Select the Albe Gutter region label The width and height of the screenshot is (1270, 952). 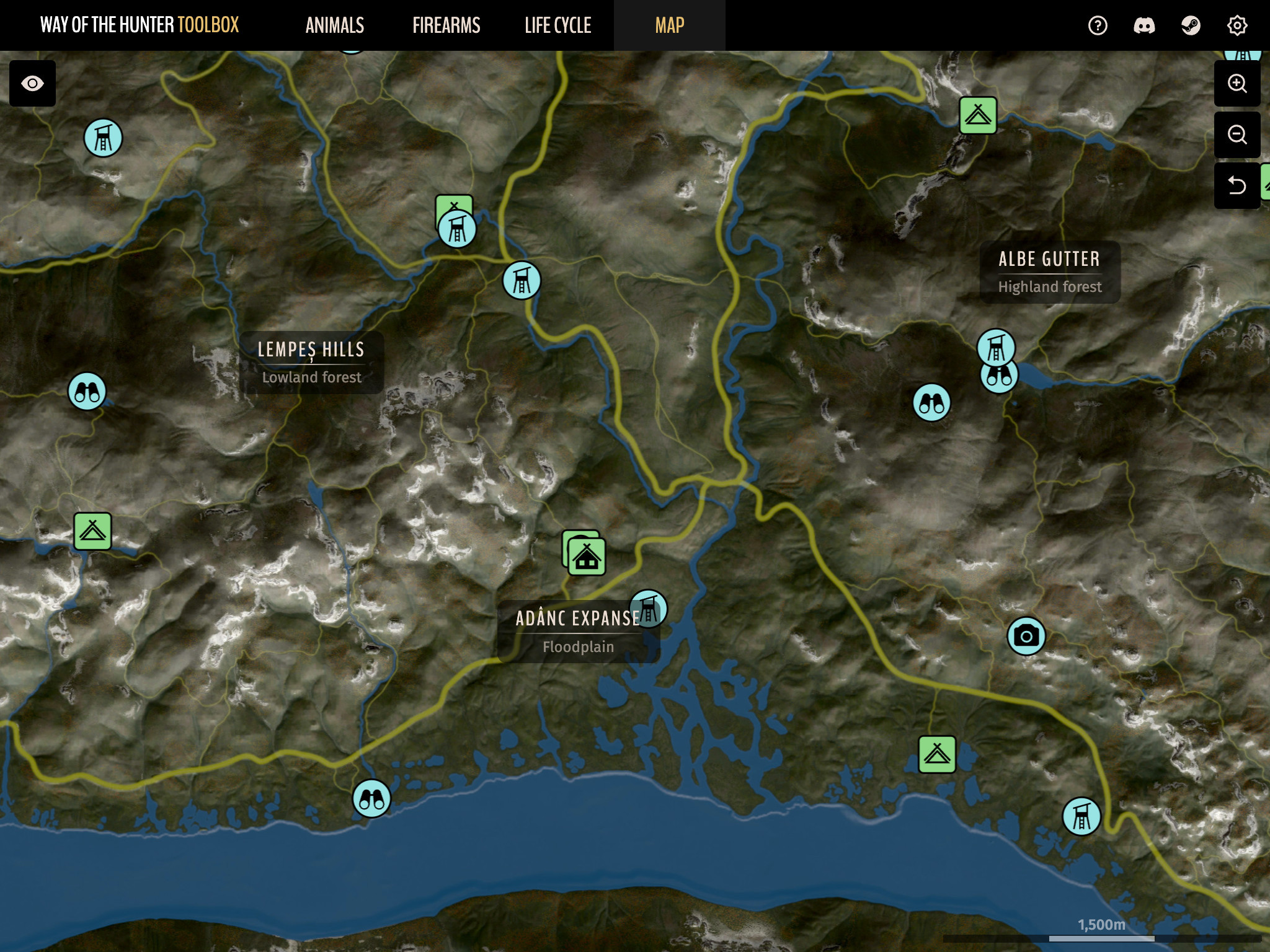(x=1049, y=272)
